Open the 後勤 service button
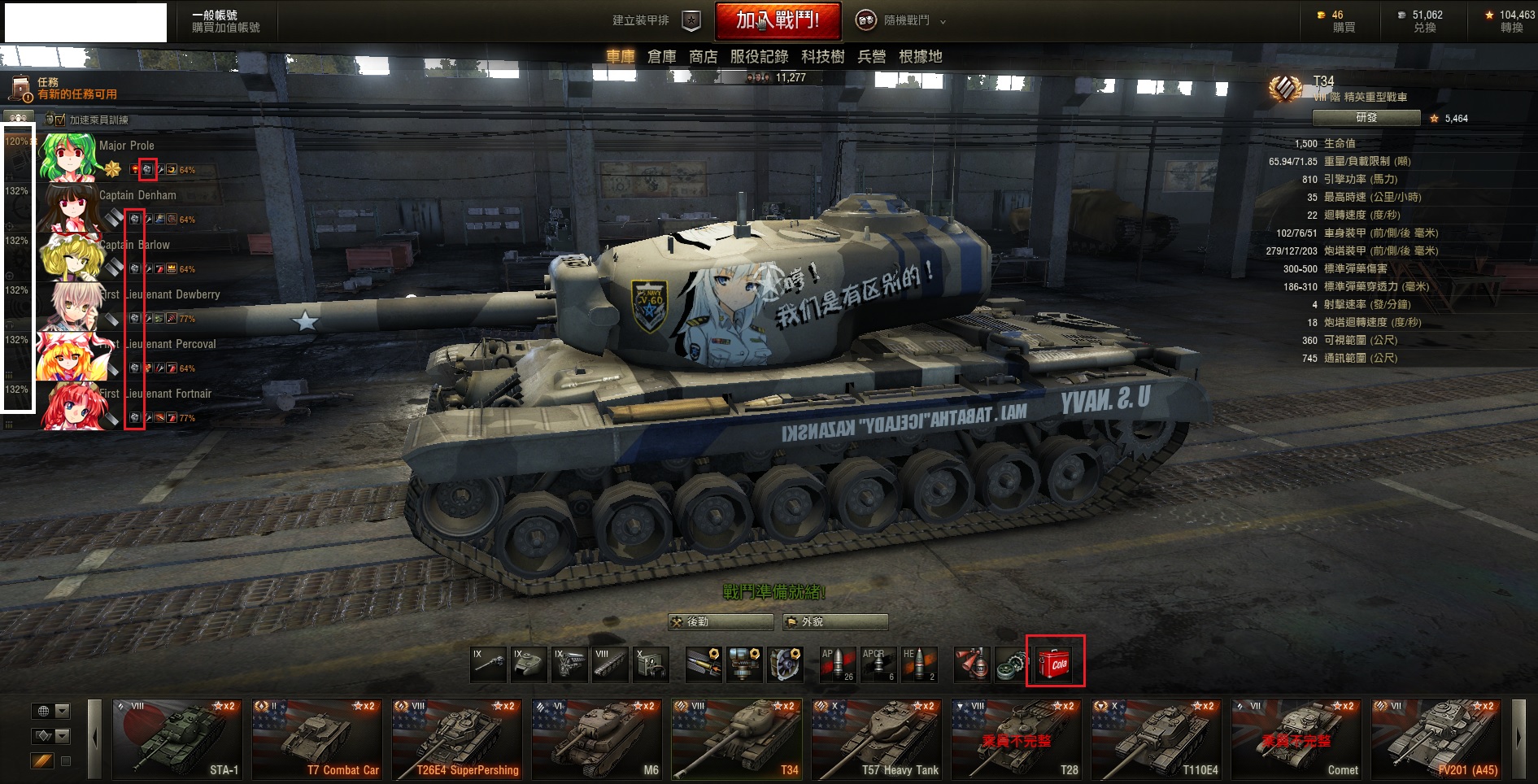Viewport: 1538px width, 784px height. click(720, 622)
